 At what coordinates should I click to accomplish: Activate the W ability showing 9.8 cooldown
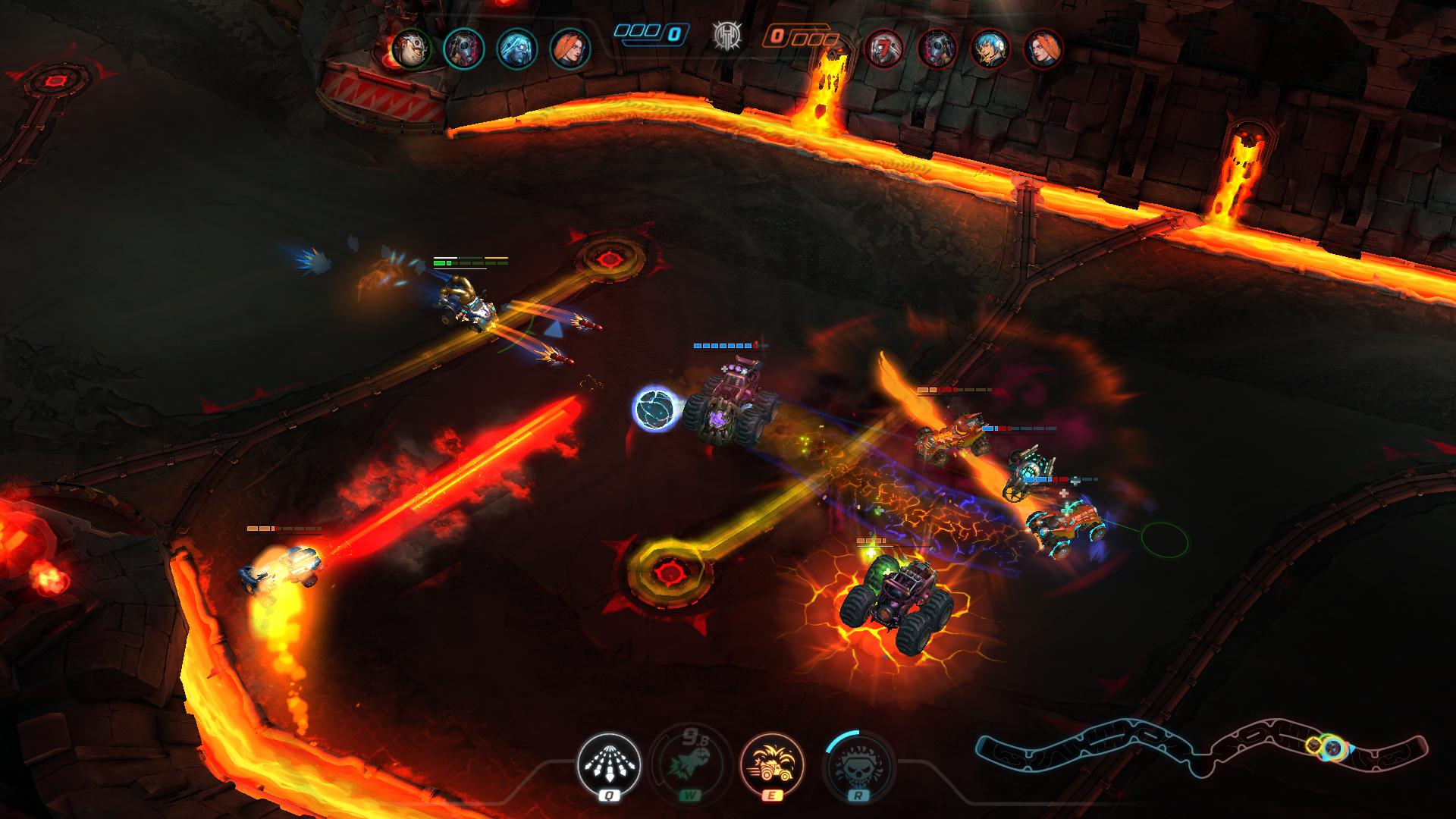(x=692, y=764)
